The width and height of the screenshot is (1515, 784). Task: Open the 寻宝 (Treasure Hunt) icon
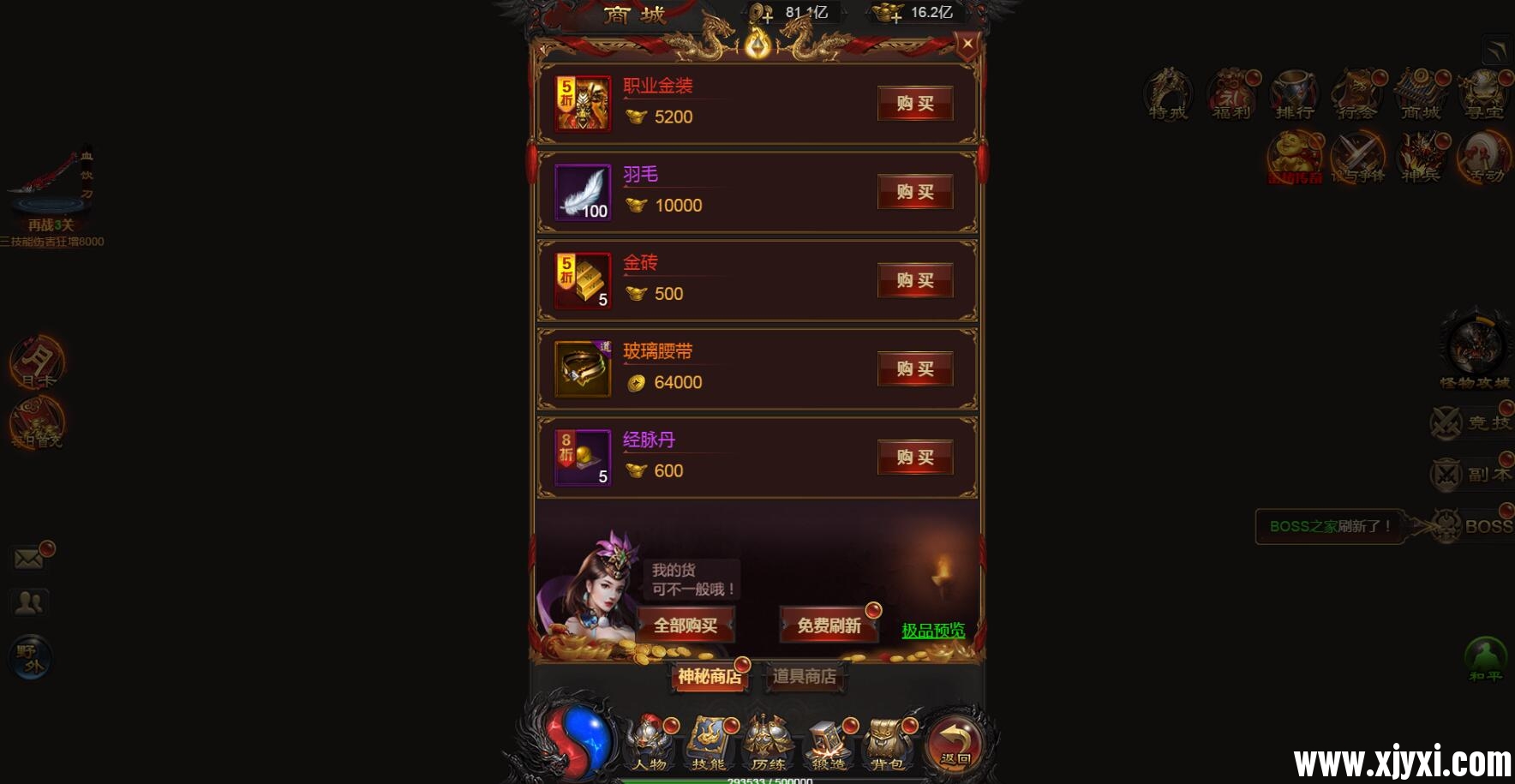pos(1484,94)
